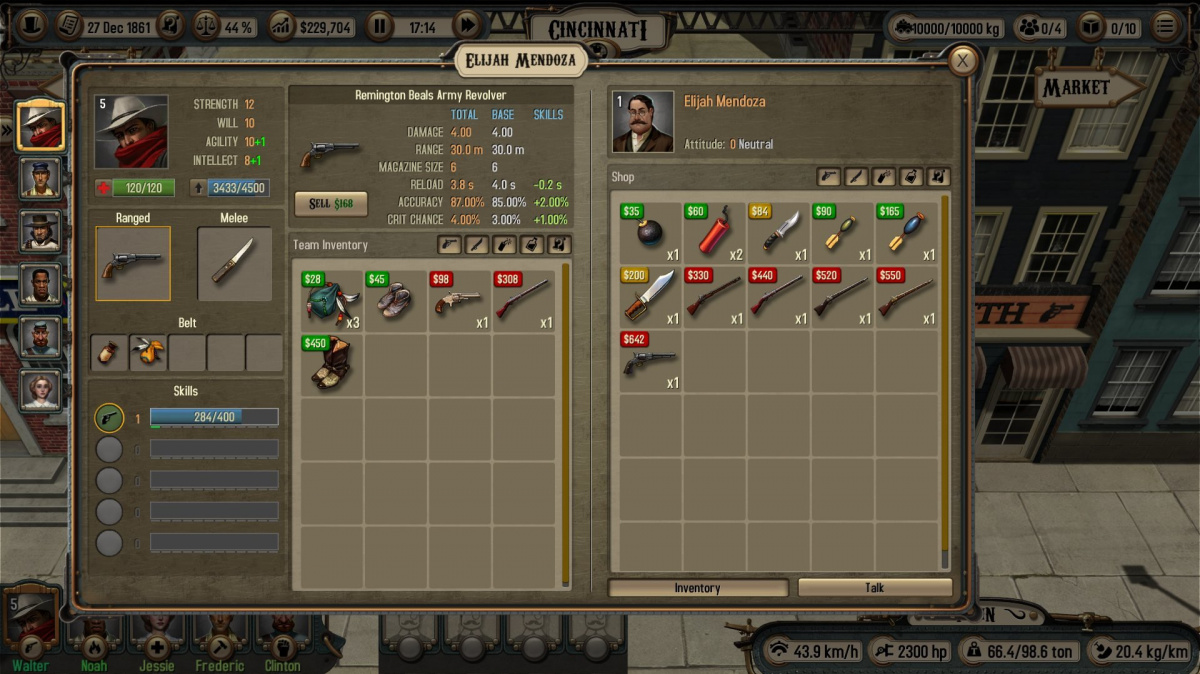The height and width of the screenshot is (674, 1200).
Task: Select the equipped ranged revolver slot
Action: click(133, 263)
